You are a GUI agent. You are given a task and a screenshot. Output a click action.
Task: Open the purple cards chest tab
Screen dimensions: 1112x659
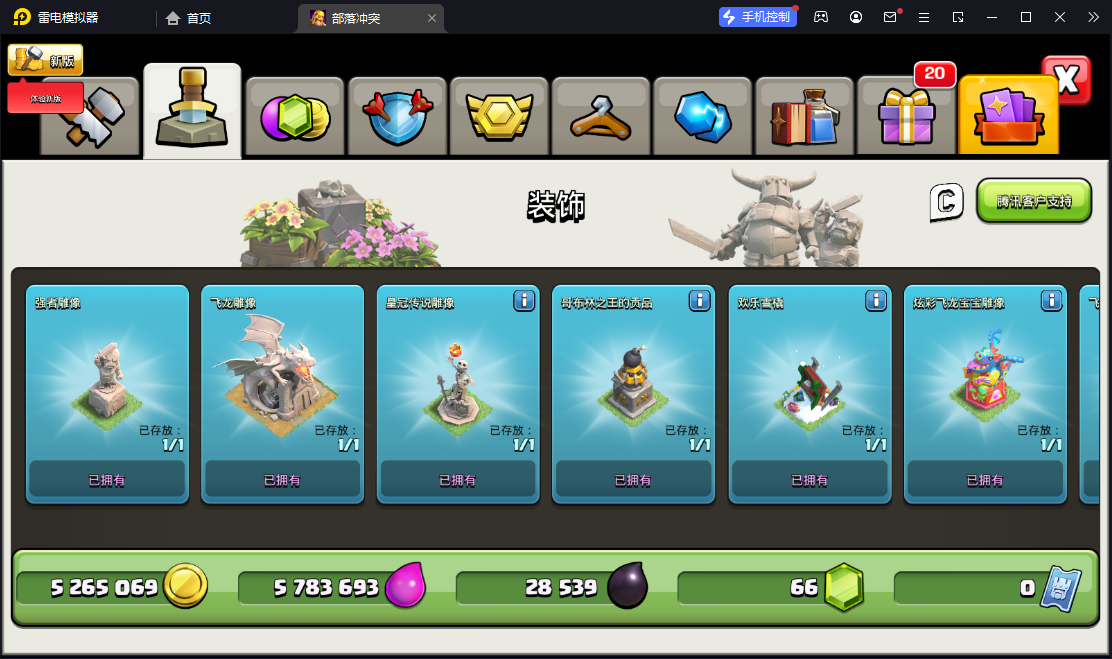(1008, 117)
